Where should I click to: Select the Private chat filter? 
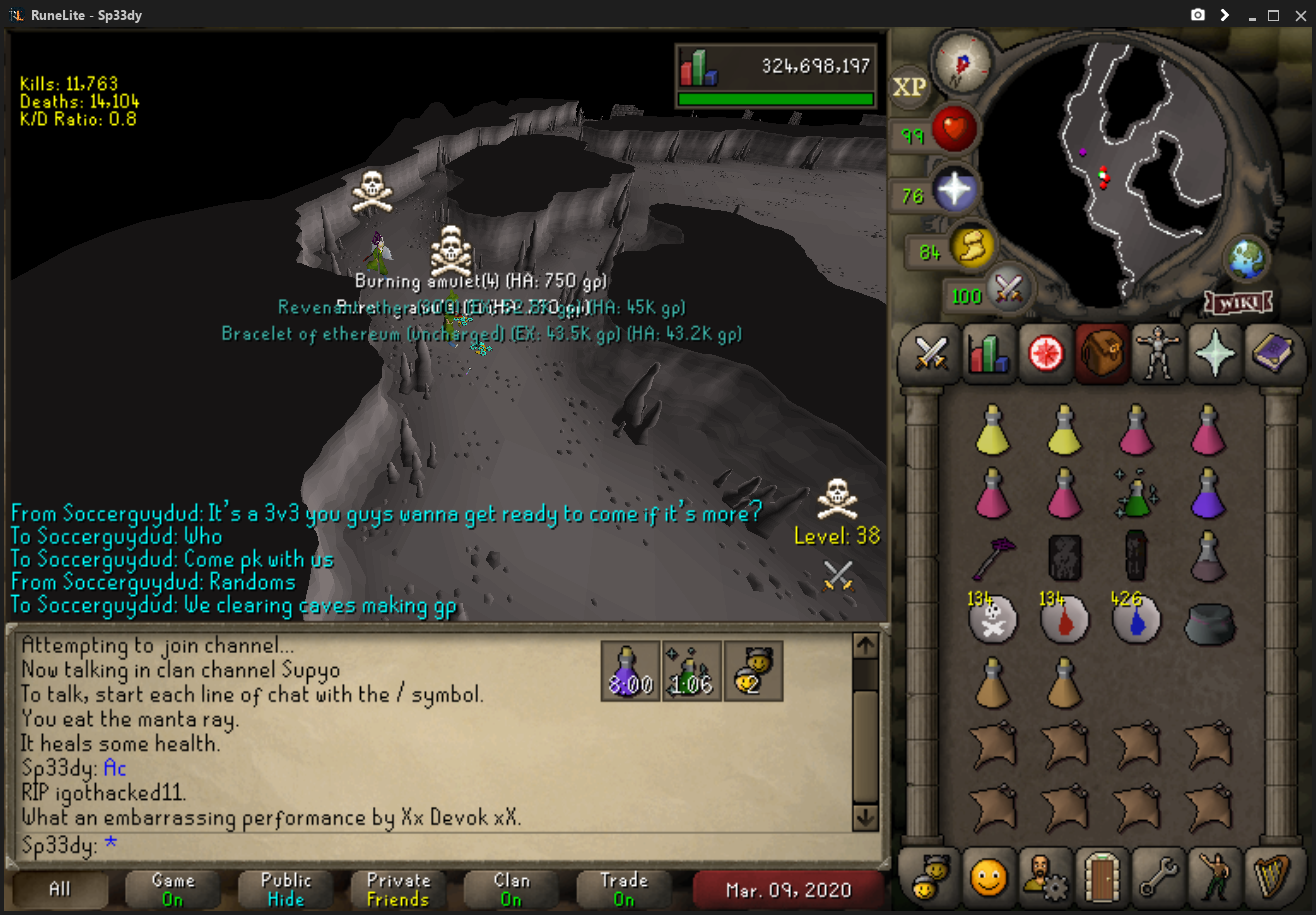(398, 889)
